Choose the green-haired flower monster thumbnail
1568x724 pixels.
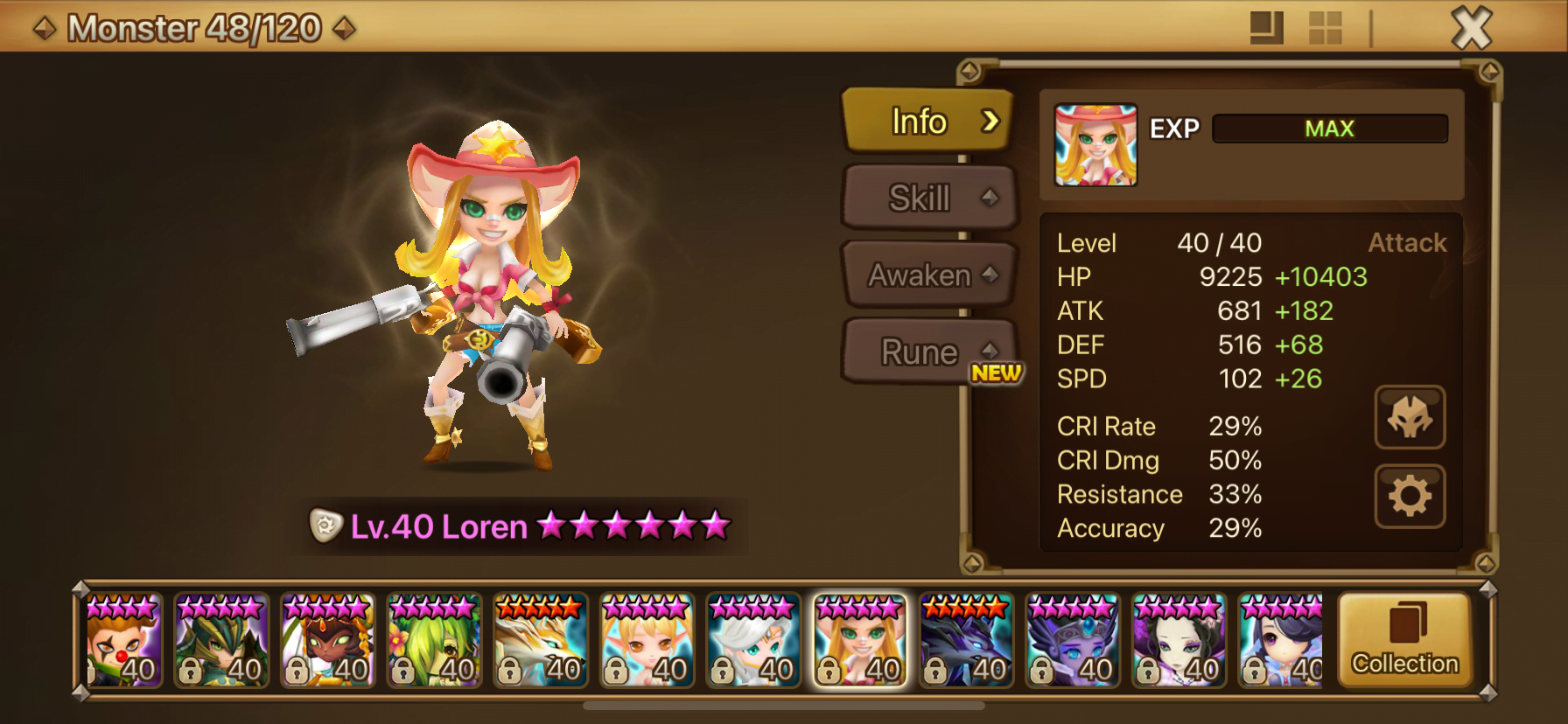(435, 641)
